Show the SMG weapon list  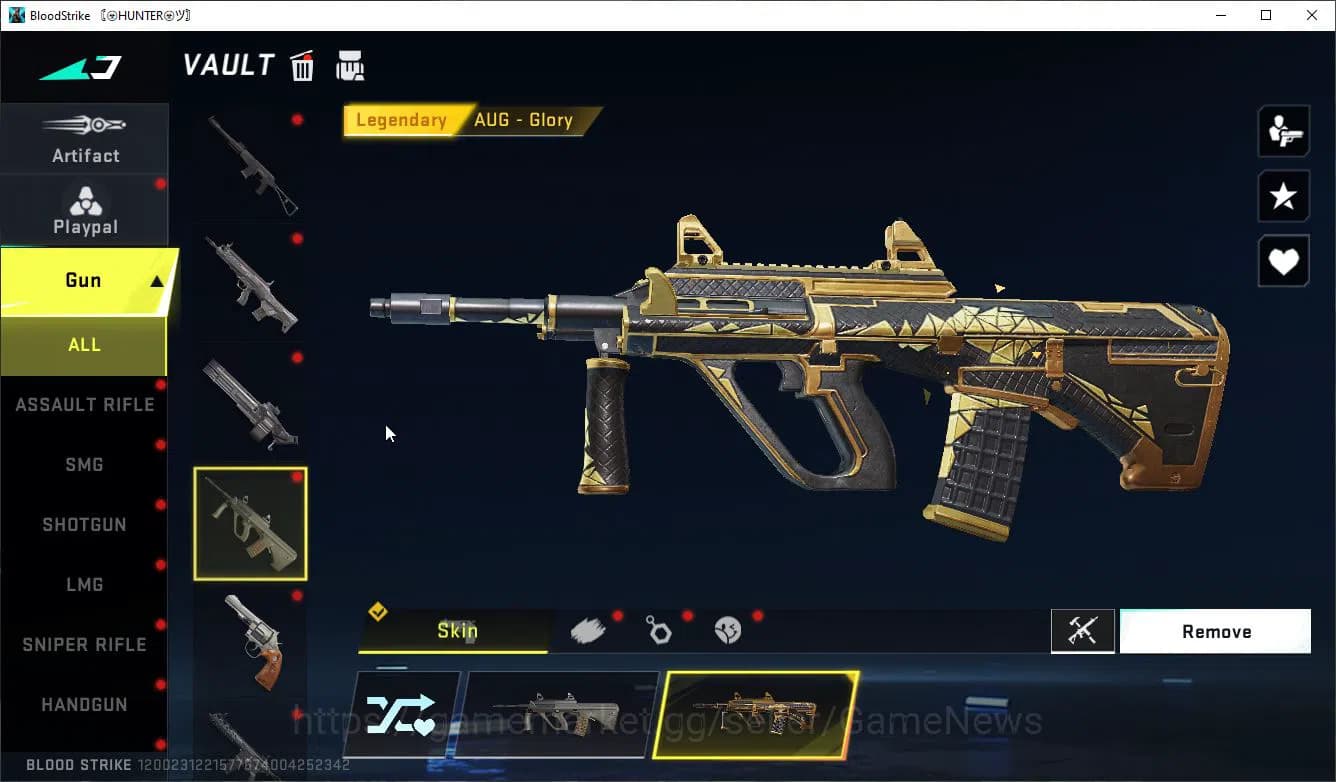click(x=84, y=465)
